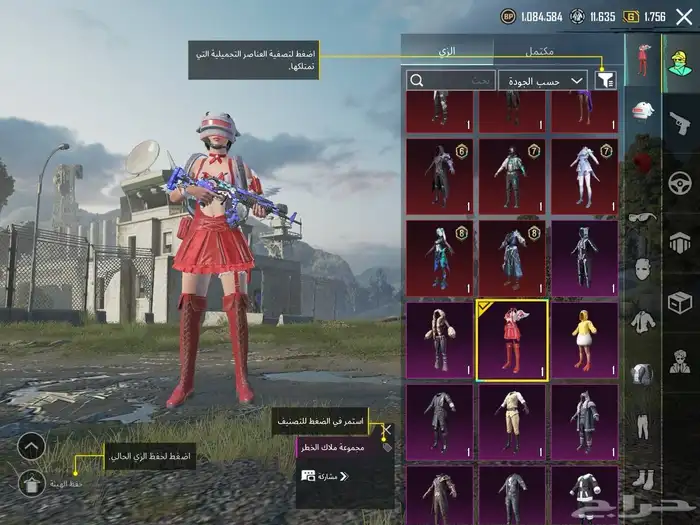This screenshot has height=525, width=700.
Task: Pick the beige pants and white shirt outfit
Action: pyautogui.click(x=511, y=422)
